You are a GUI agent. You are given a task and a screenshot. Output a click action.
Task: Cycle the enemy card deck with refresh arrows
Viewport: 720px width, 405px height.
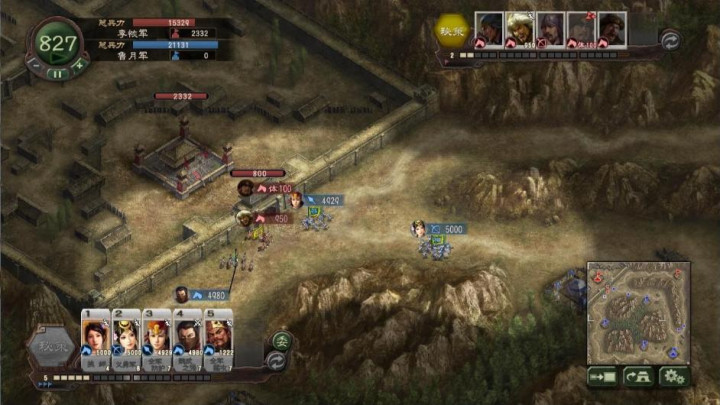pyautogui.click(x=671, y=39)
